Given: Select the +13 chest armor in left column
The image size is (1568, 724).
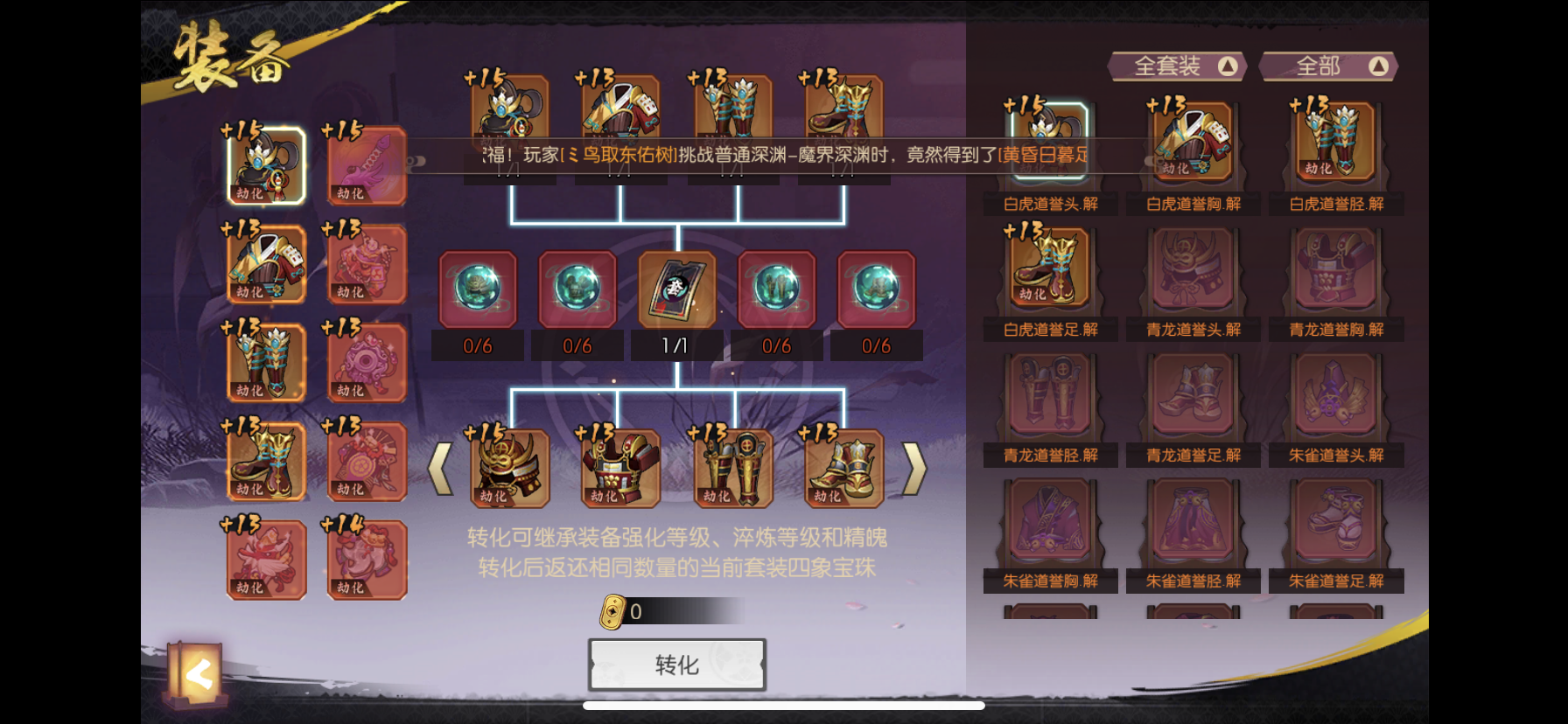Looking at the screenshot, I should (265, 262).
